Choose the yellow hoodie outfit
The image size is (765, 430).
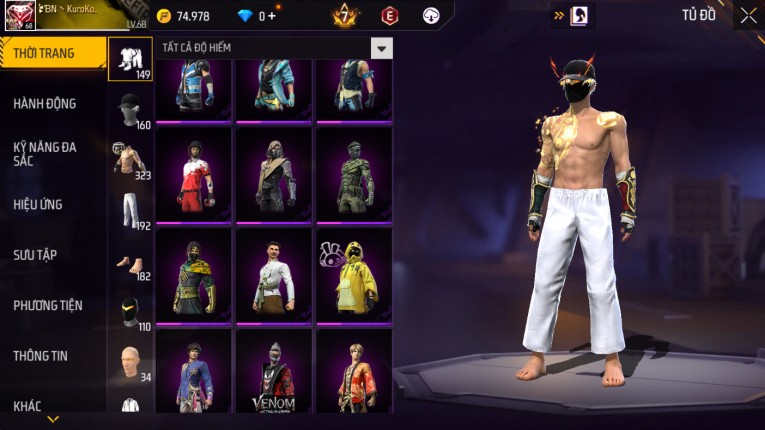click(x=354, y=275)
